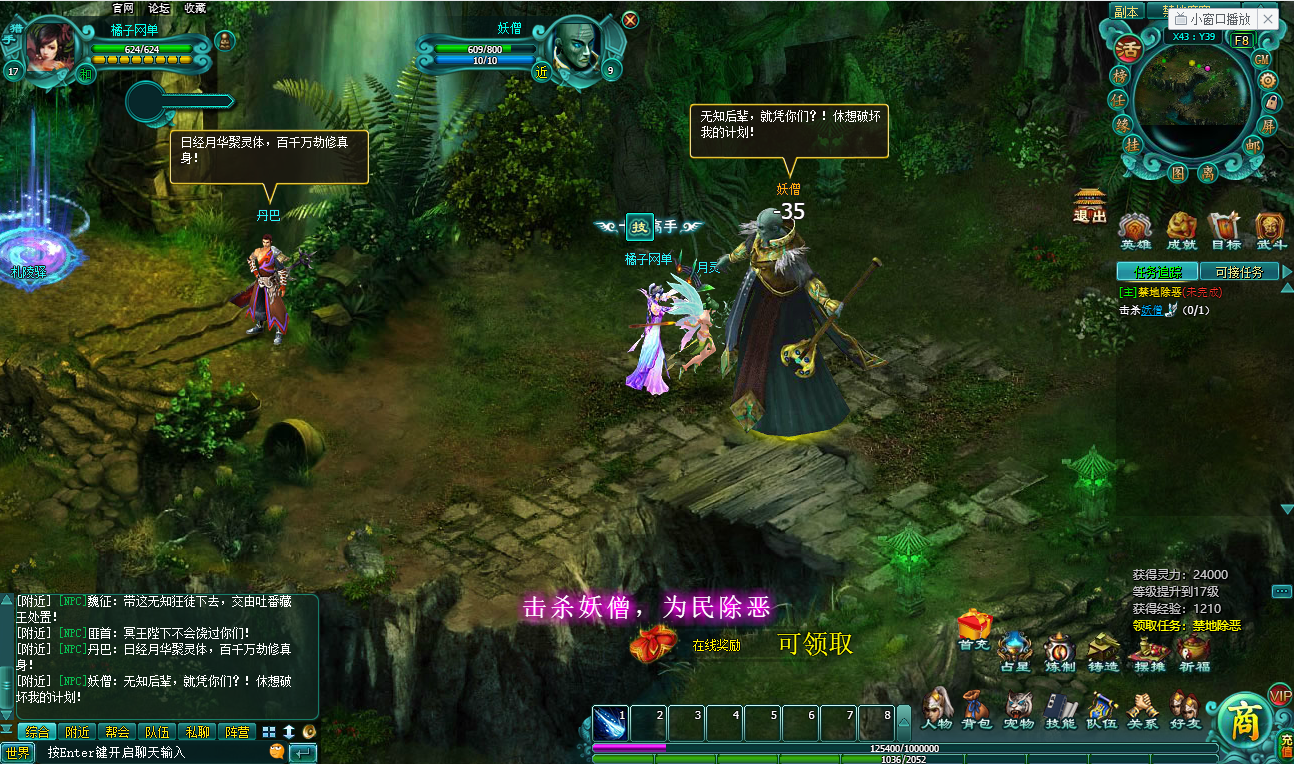Open the 技能 skills book

(1059, 709)
